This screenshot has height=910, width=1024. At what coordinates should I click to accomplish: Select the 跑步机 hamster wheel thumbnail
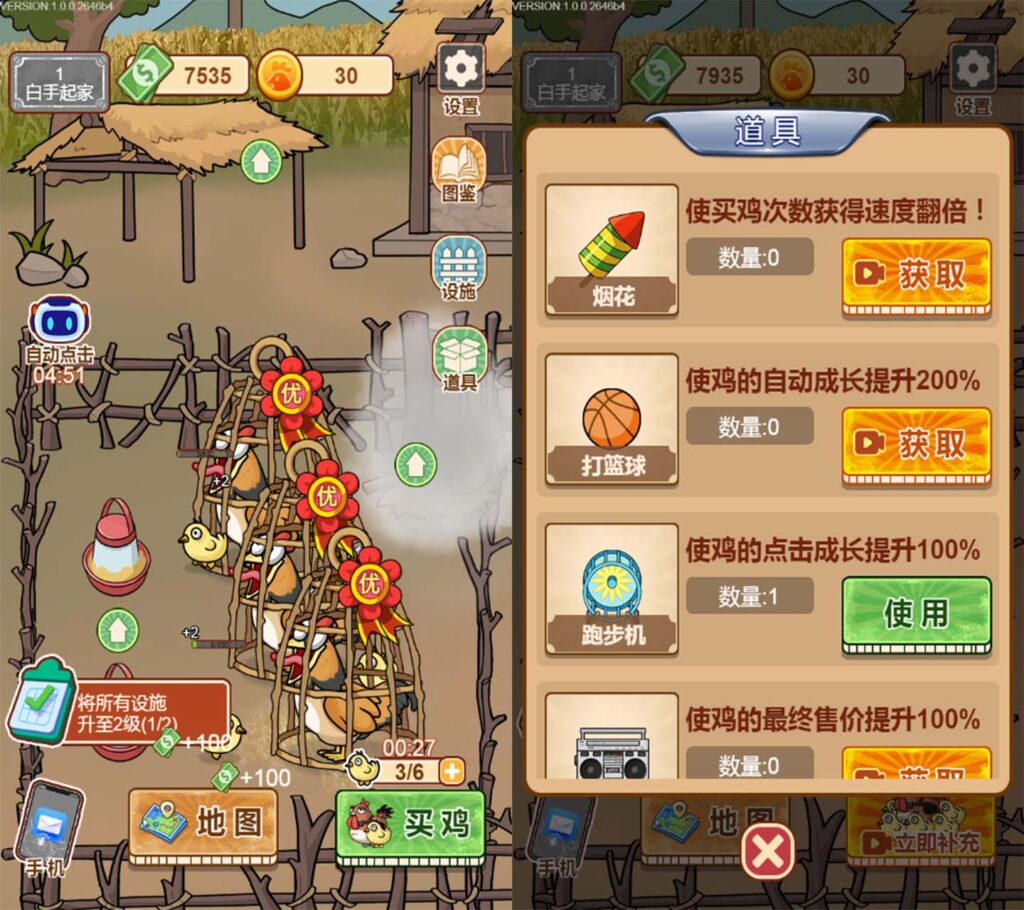(x=611, y=588)
